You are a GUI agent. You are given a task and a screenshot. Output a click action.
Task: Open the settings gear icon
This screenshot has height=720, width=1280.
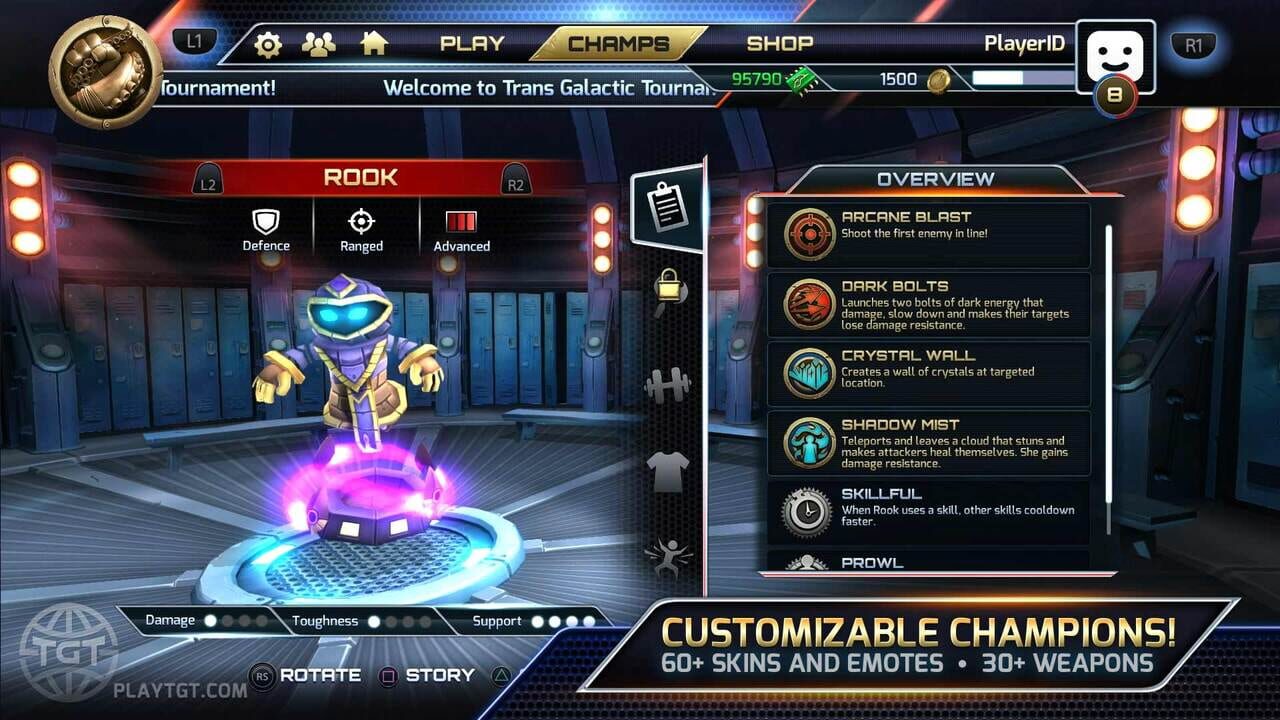click(266, 44)
